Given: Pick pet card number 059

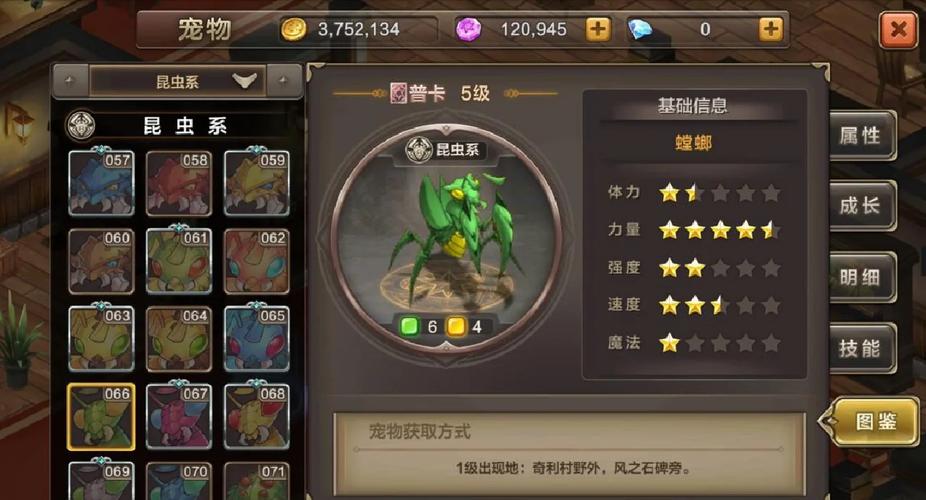Looking at the screenshot, I should pyautogui.click(x=256, y=183).
